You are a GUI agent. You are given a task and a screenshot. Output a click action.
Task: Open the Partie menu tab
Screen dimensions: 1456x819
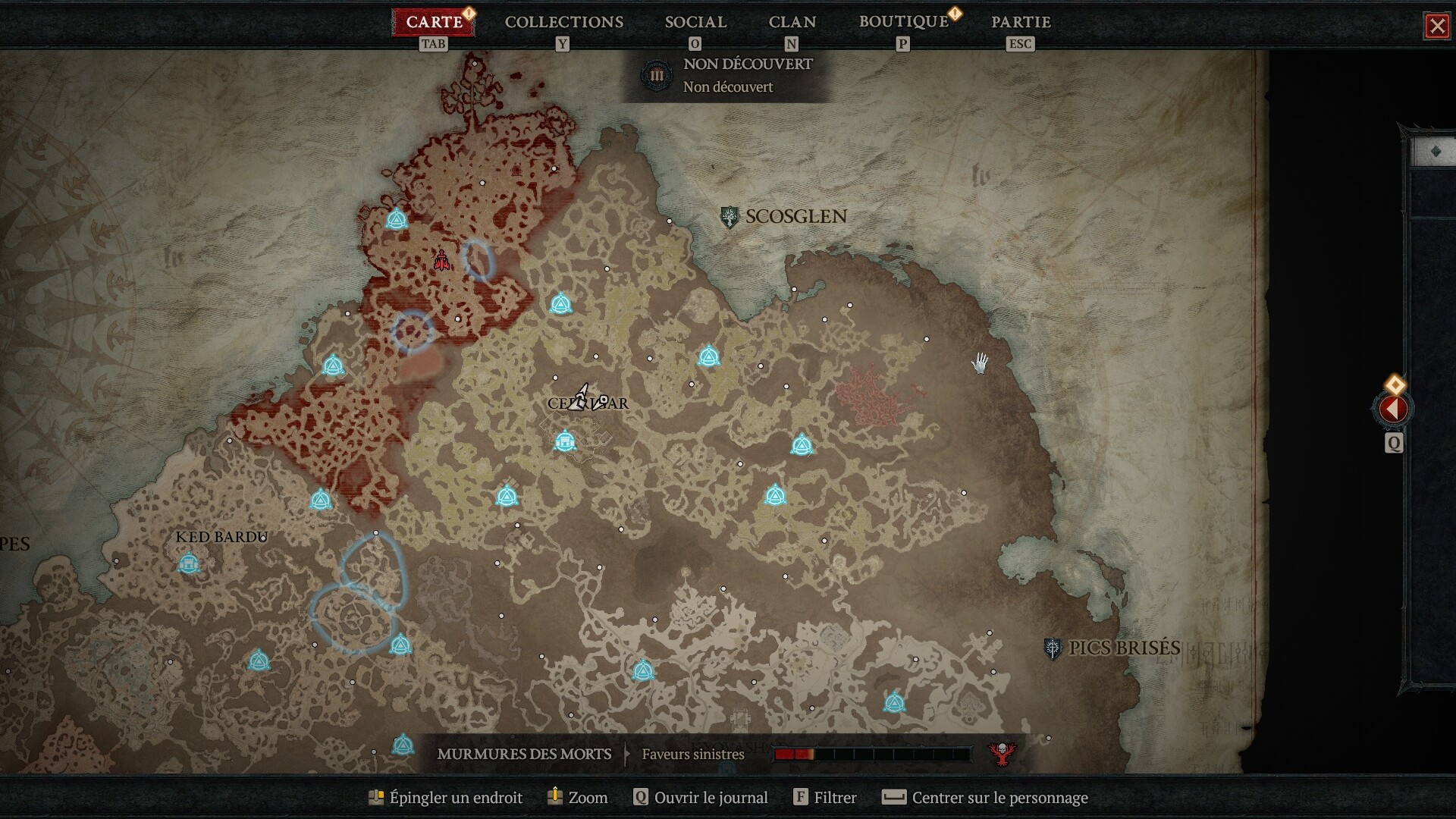[x=1020, y=22]
